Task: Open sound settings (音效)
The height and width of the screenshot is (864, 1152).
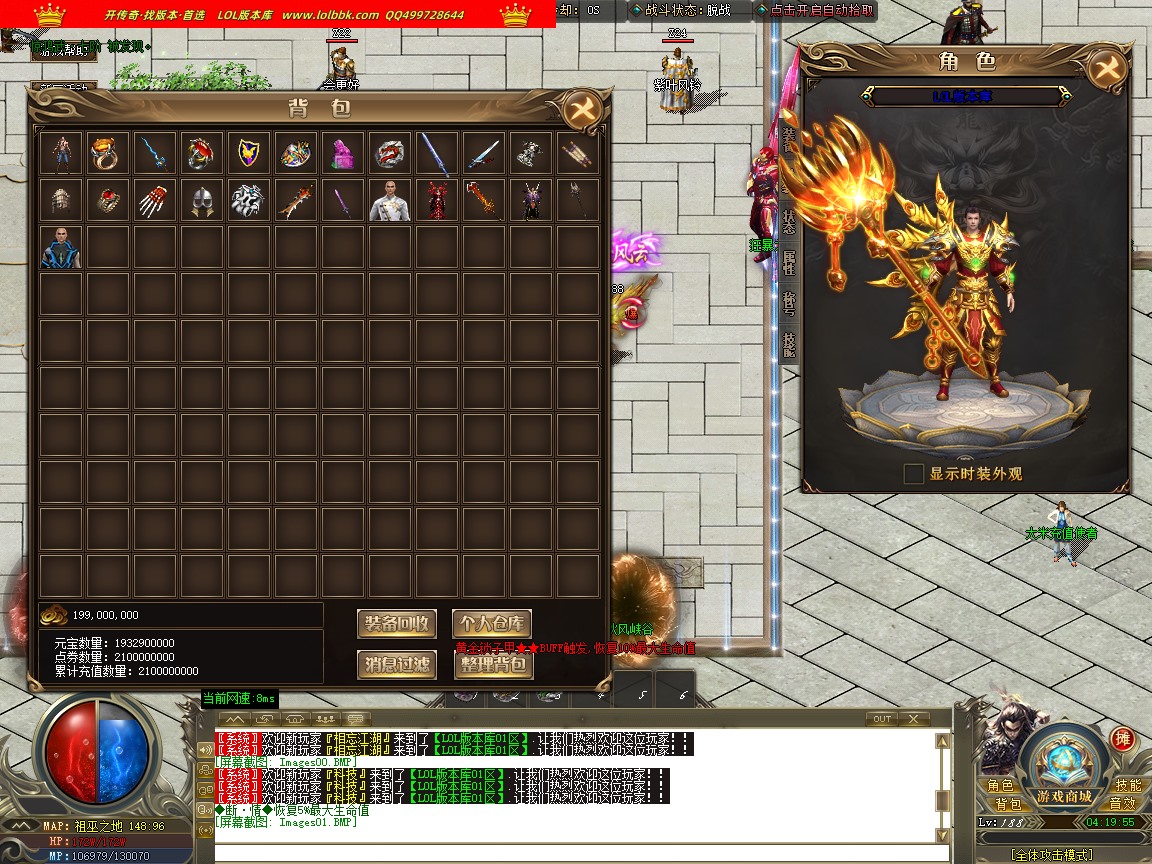Action: [x=1122, y=804]
